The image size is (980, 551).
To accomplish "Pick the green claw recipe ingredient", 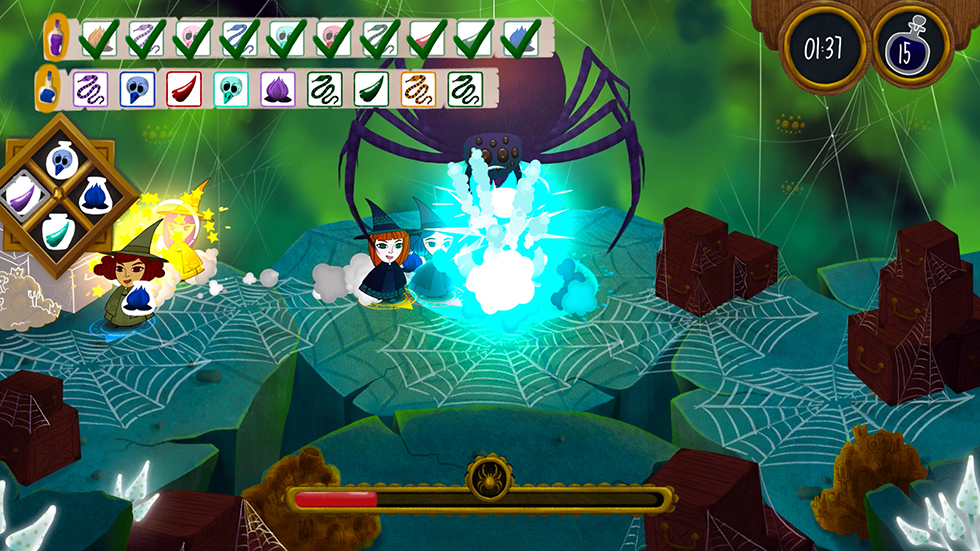I will pos(369,88).
